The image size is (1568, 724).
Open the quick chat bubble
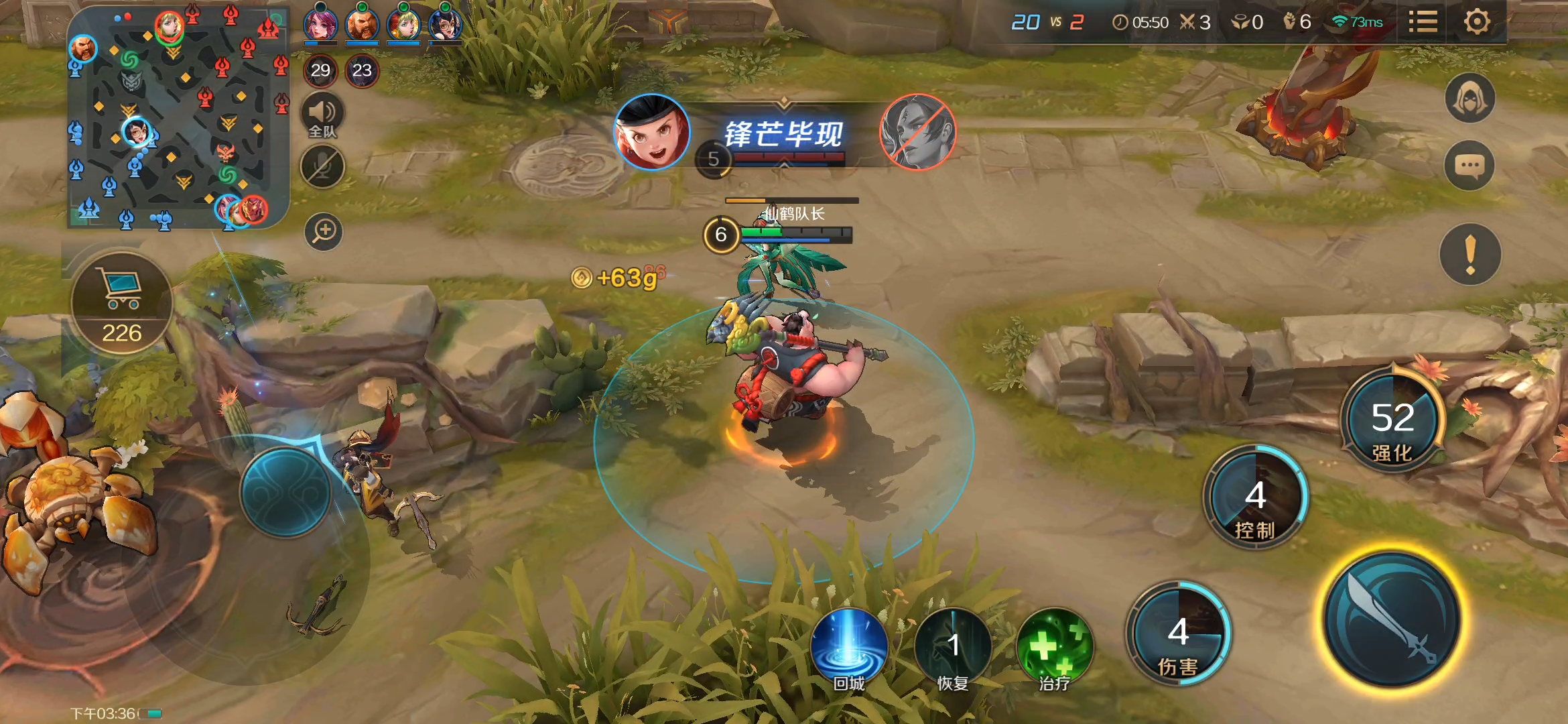point(1469,166)
